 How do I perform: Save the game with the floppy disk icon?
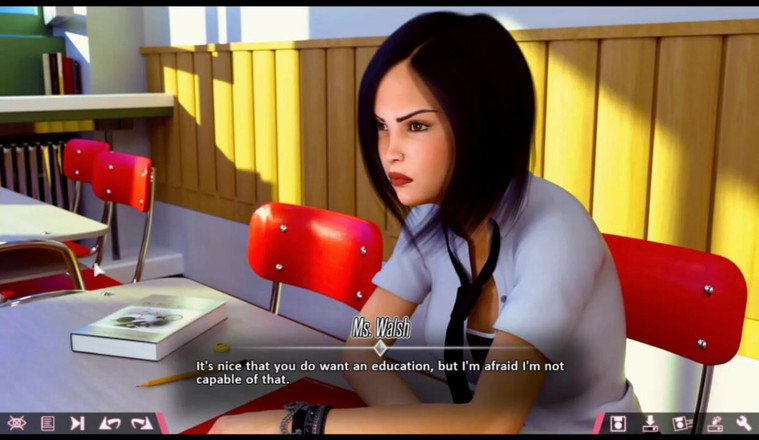[618, 423]
